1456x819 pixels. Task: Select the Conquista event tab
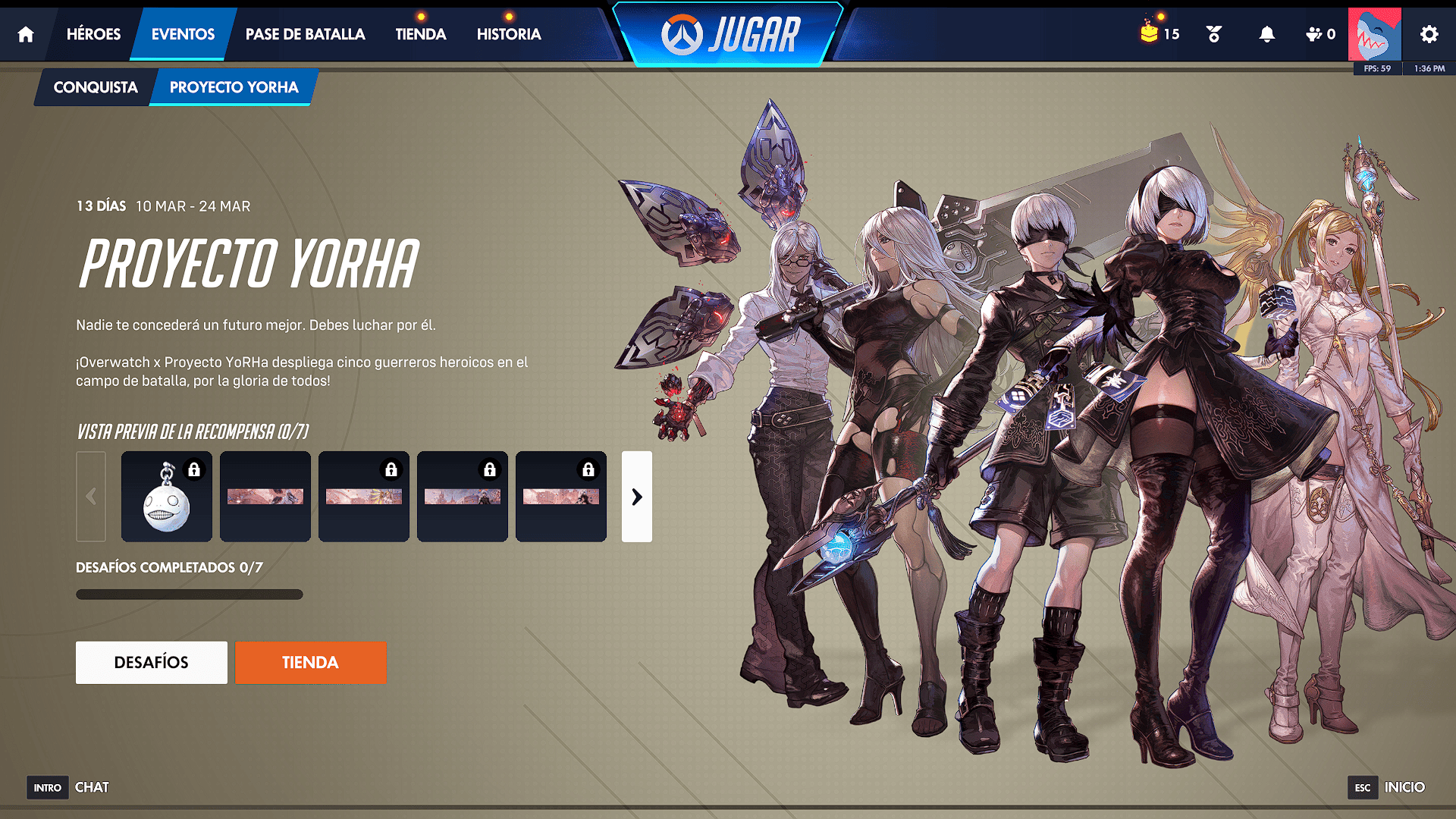tap(96, 87)
